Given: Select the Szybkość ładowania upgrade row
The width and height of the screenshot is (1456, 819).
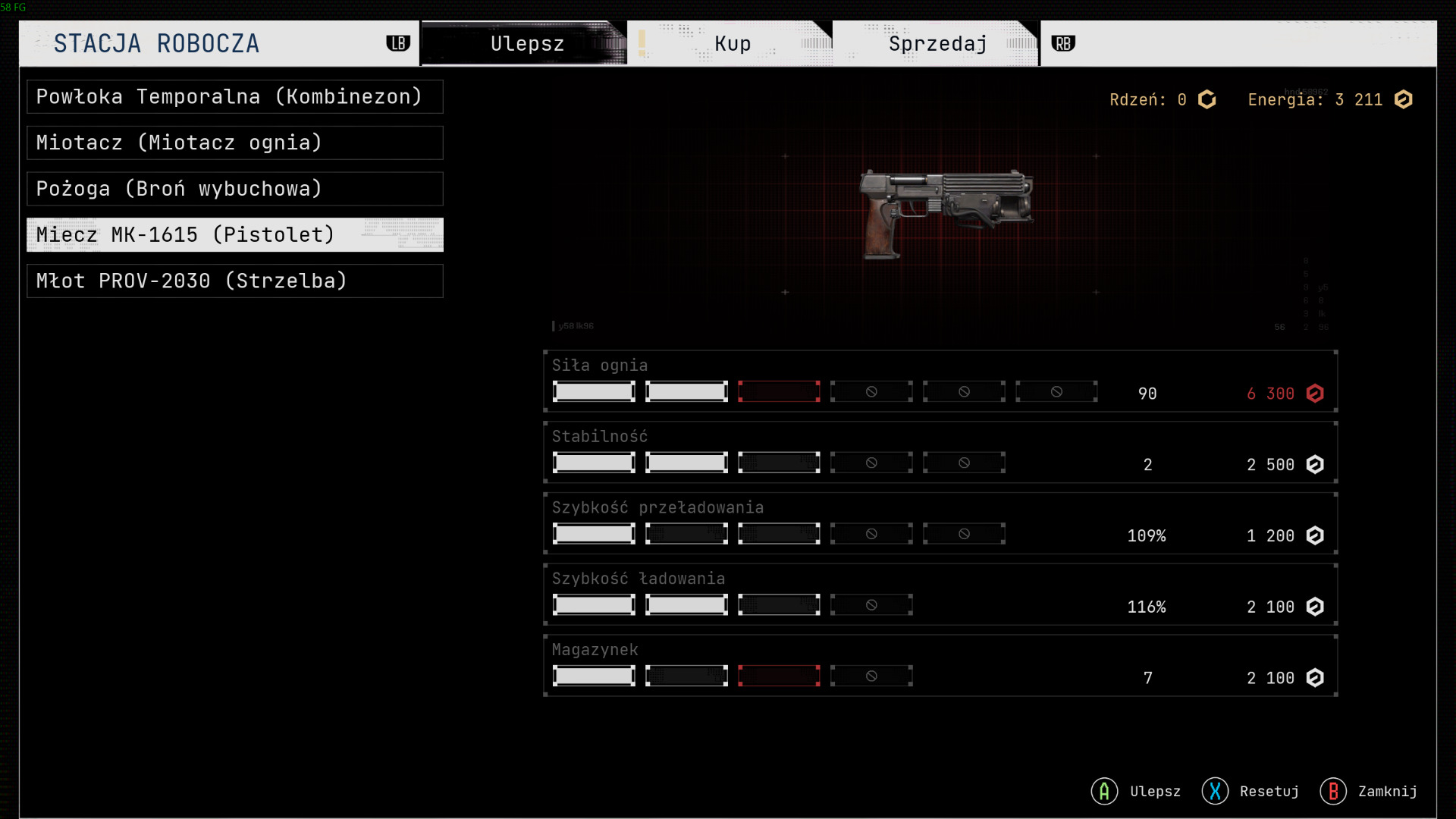Looking at the screenshot, I should (x=940, y=595).
